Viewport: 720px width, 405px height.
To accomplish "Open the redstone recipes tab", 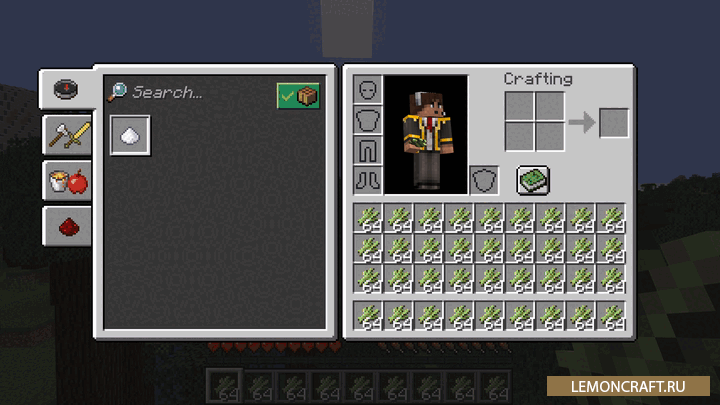I will [x=67, y=226].
